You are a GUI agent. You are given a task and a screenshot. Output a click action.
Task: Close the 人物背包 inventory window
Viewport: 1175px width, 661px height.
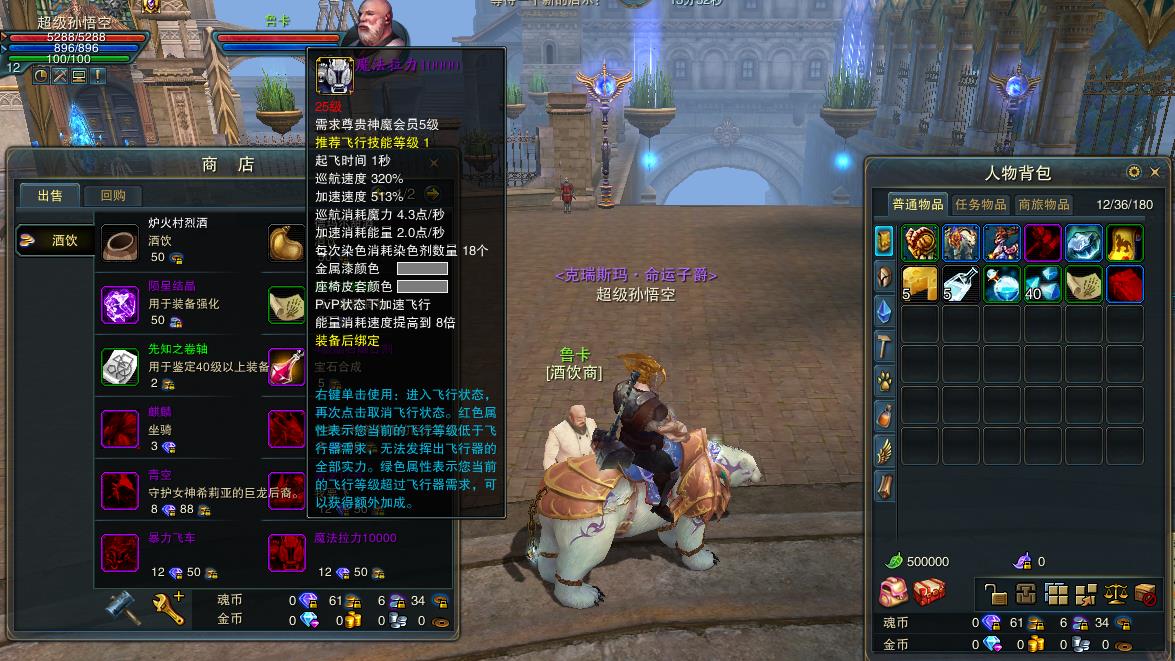tap(1155, 172)
